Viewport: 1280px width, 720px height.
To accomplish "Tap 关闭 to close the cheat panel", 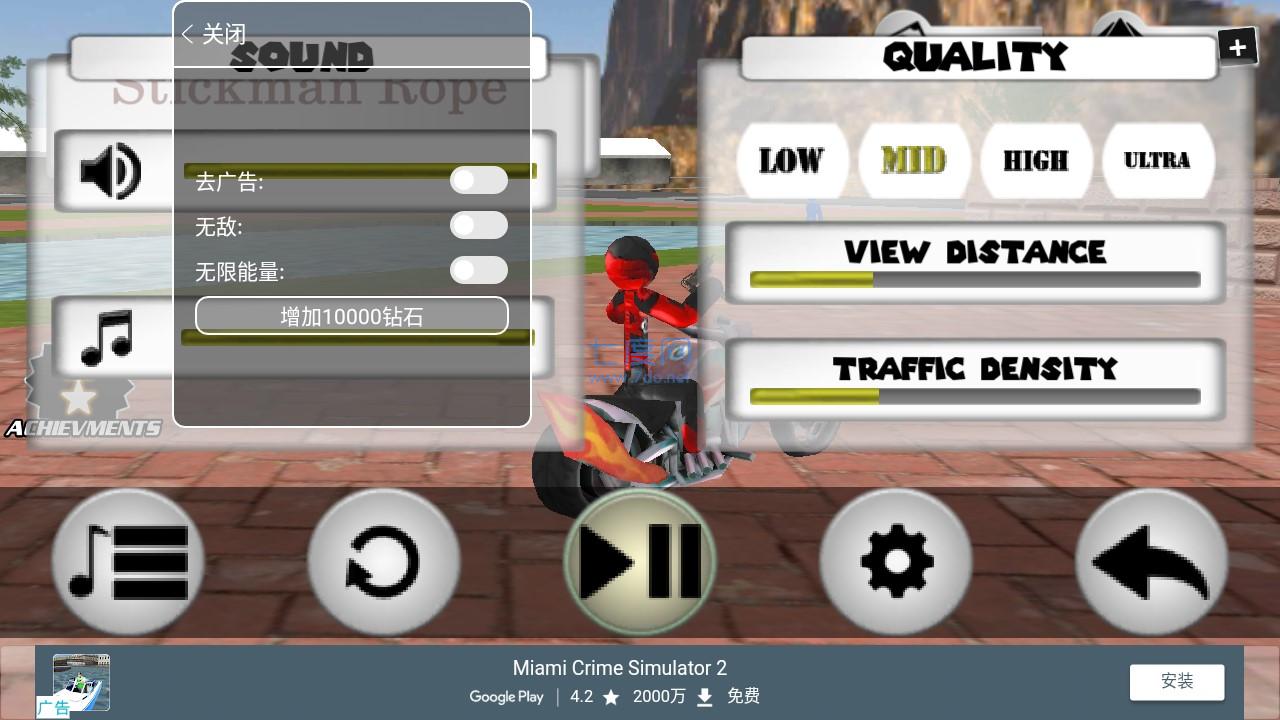I will [x=216, y=34].
